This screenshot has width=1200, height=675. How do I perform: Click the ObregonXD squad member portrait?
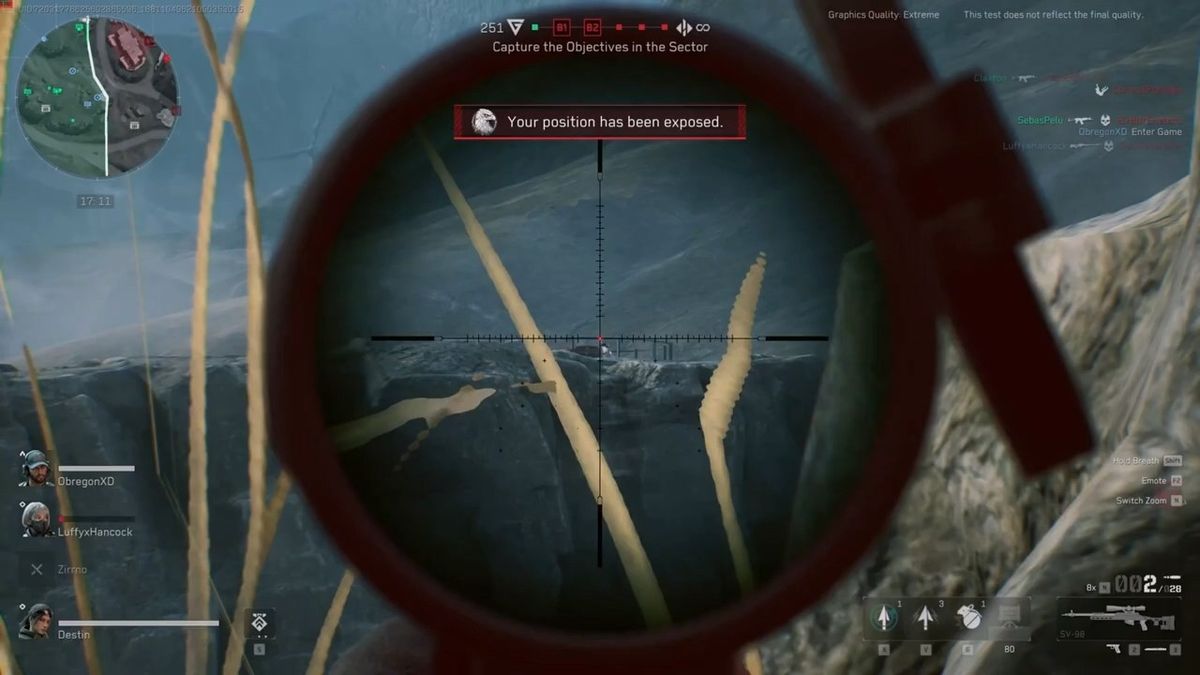click(x=37, y=468)
